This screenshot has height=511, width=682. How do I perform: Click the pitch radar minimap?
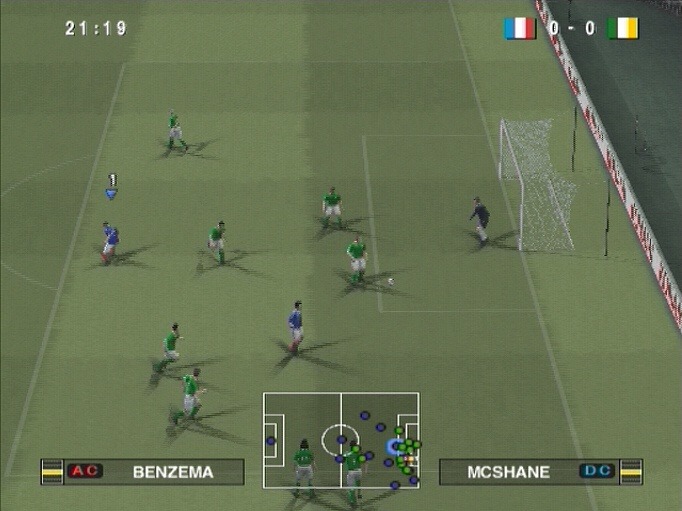pyautogui.click(x=341, y=440)
